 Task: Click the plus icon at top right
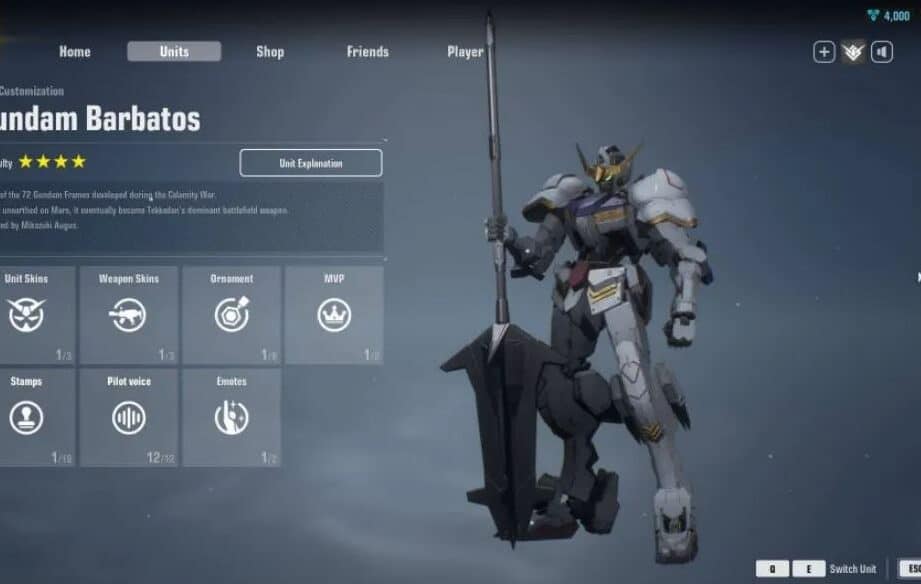(x=824, y=52)
